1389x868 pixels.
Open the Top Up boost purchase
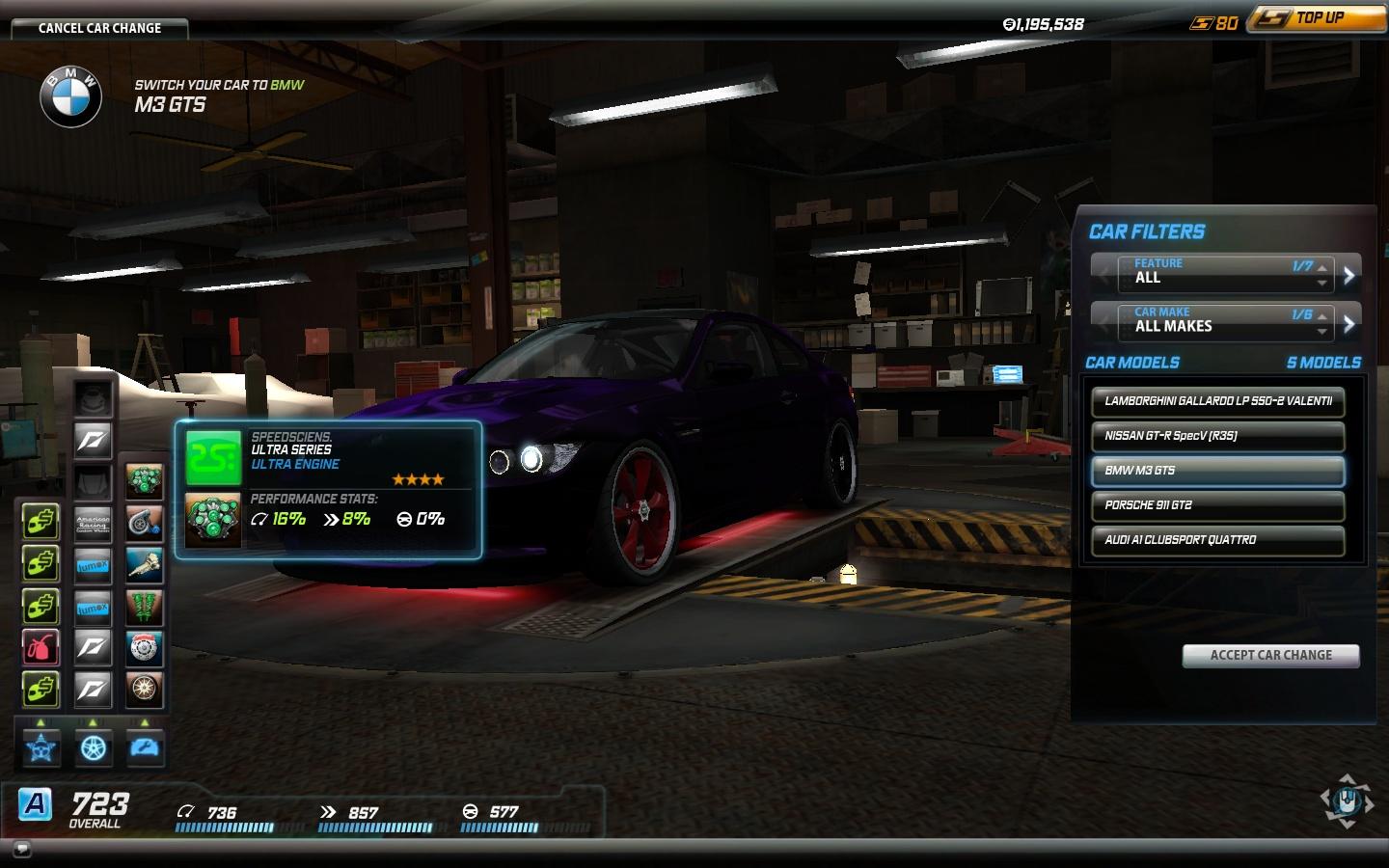(x=1318, y=18)
